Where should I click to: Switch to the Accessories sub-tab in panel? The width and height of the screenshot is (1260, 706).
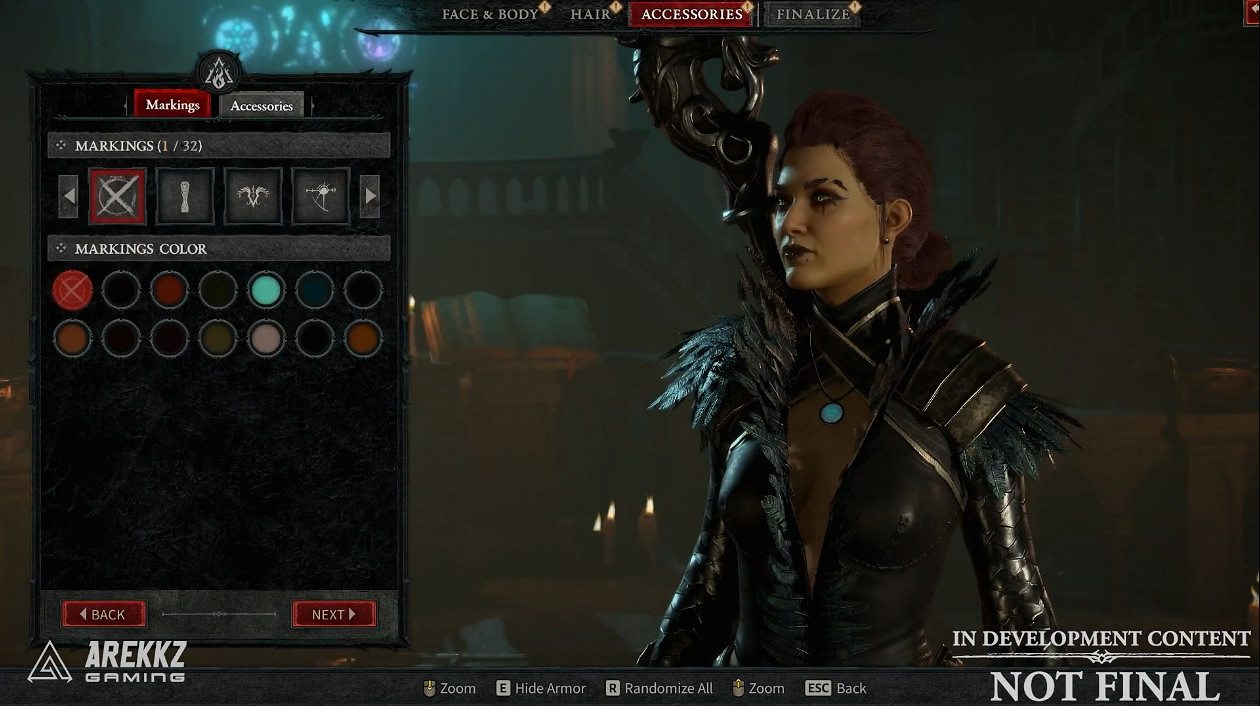pyautogui.click(x=261, y=106)
